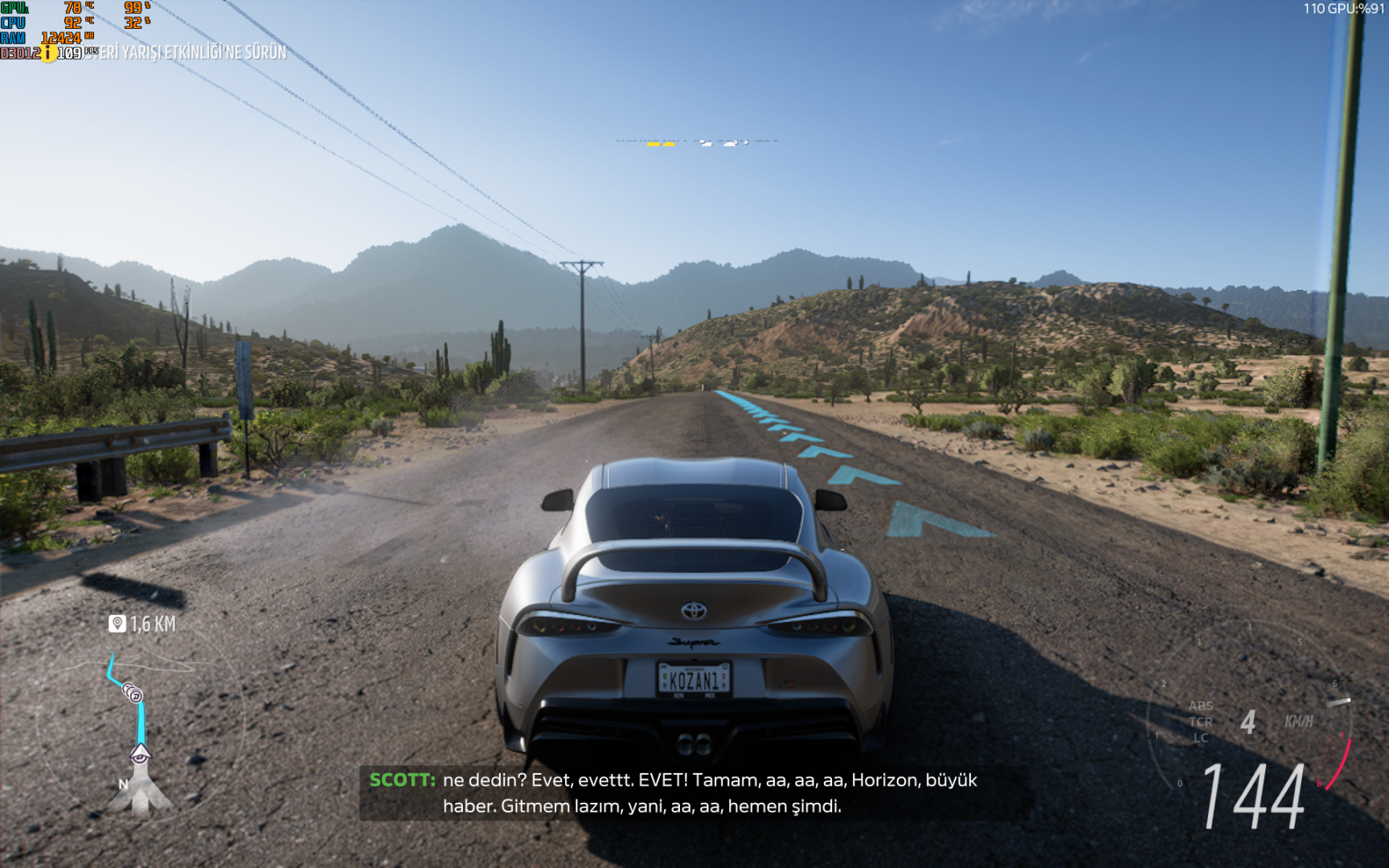1389x868 pixels.
Task: Click the destination pin icon beside 1,6 KM
Action: pyautogui.click(x=117, y=624)
